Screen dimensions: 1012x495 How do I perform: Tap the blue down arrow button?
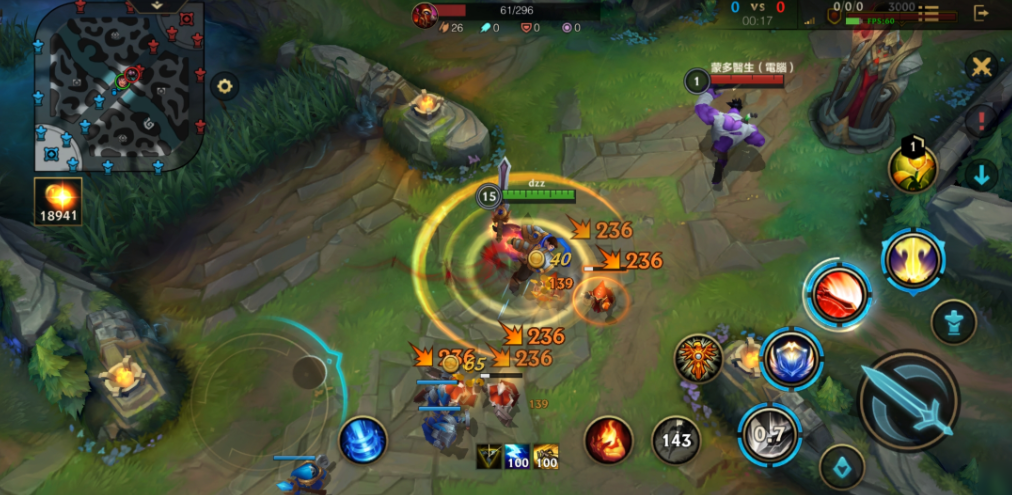(982, 175)
